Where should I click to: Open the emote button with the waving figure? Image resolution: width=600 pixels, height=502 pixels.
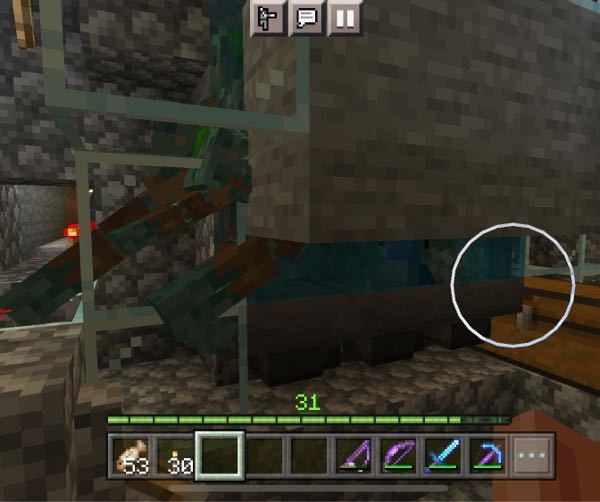click(x=269, y=18)
